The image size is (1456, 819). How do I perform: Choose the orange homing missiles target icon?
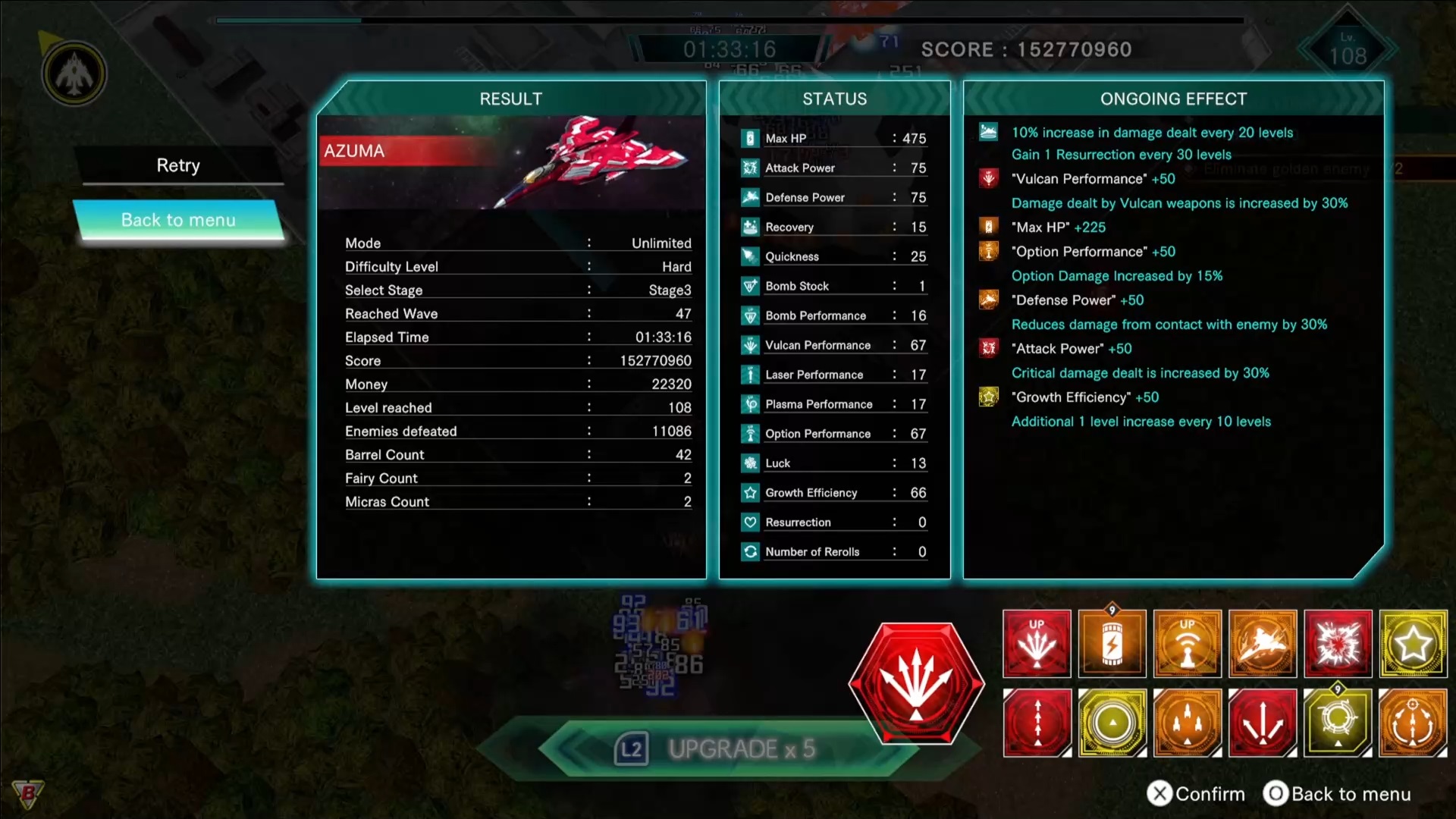point(1413,723)
